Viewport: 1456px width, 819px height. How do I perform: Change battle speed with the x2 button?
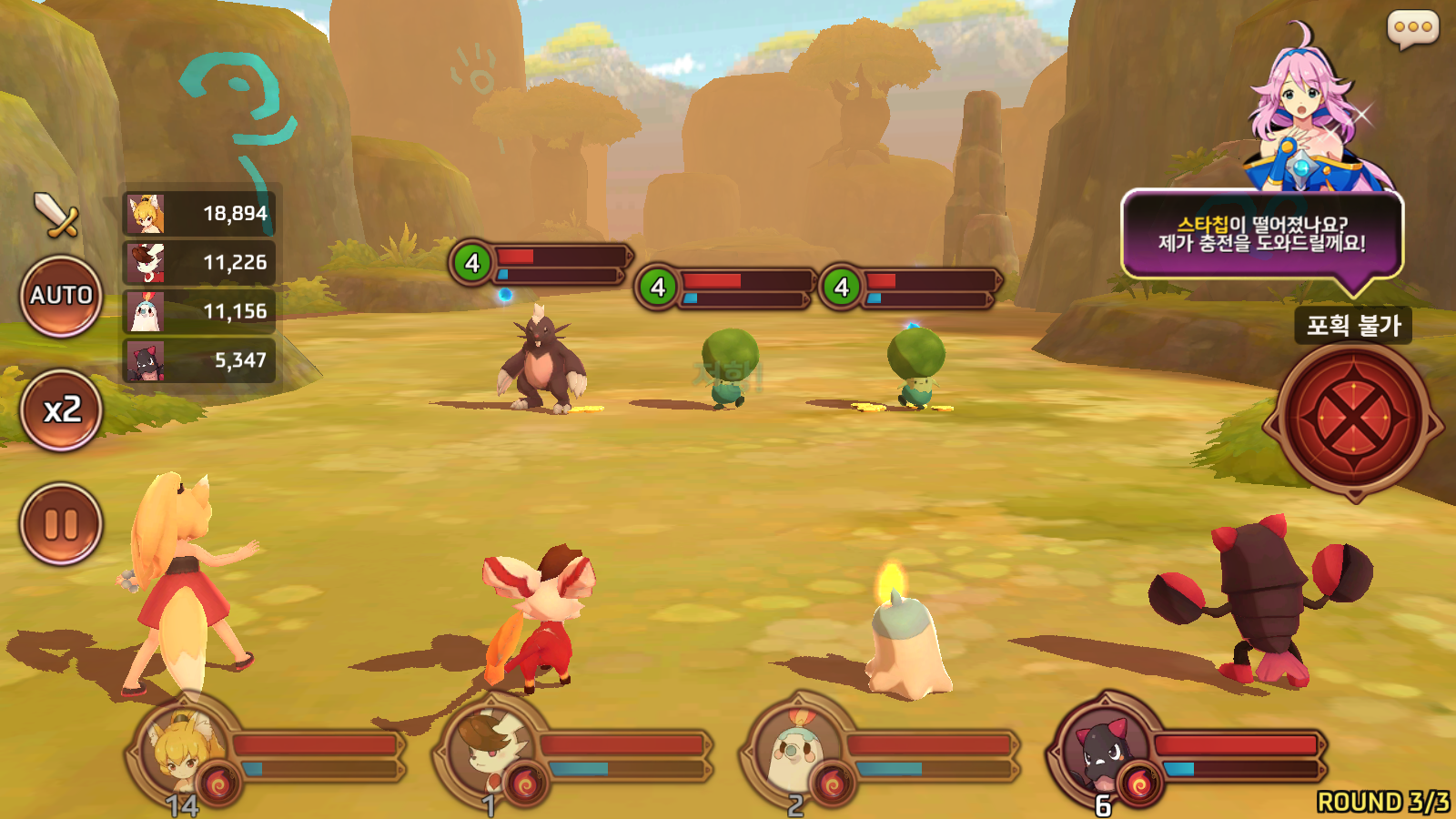click(x=61, y=410)
